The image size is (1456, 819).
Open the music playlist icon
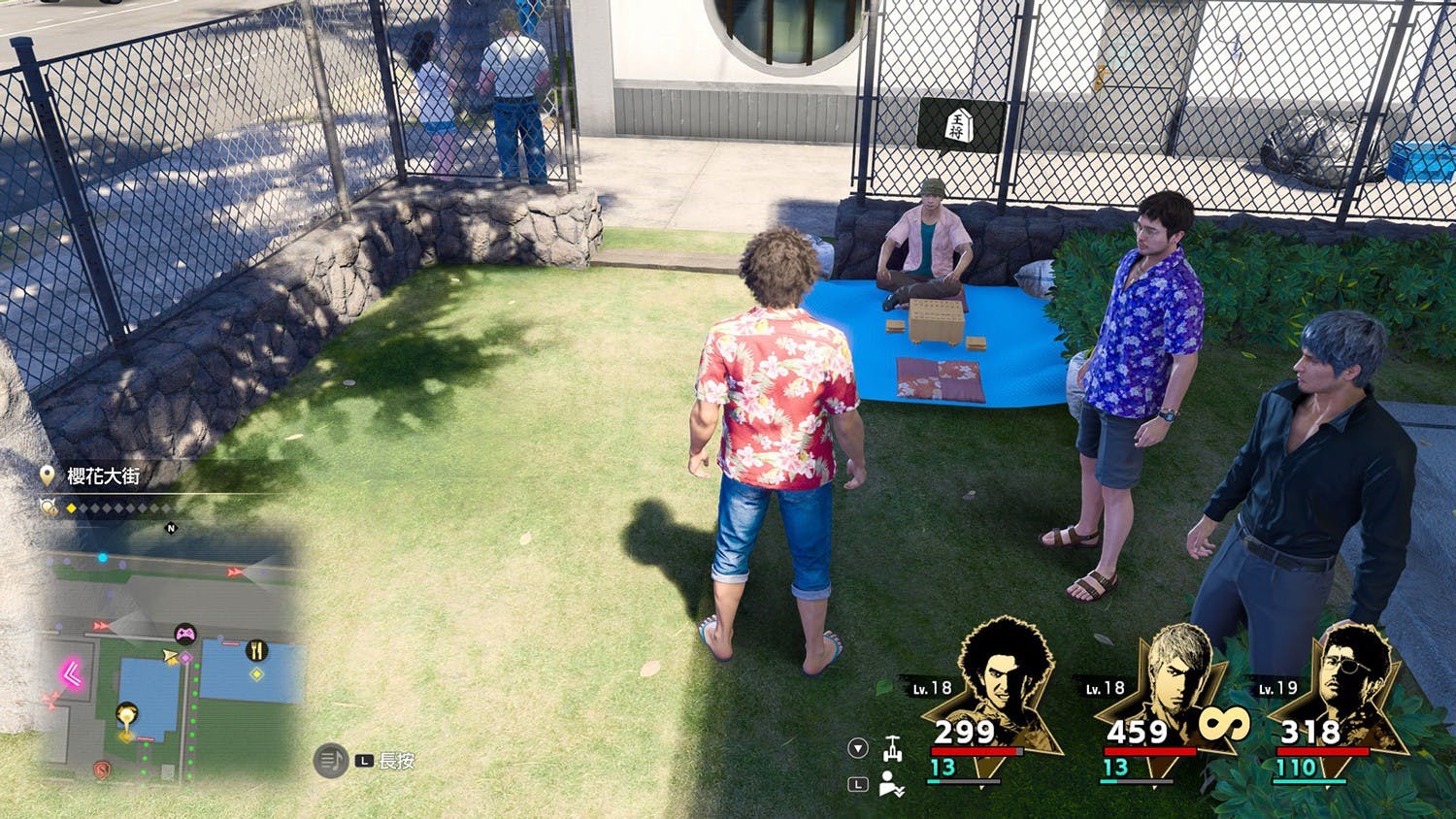(330, 761)
